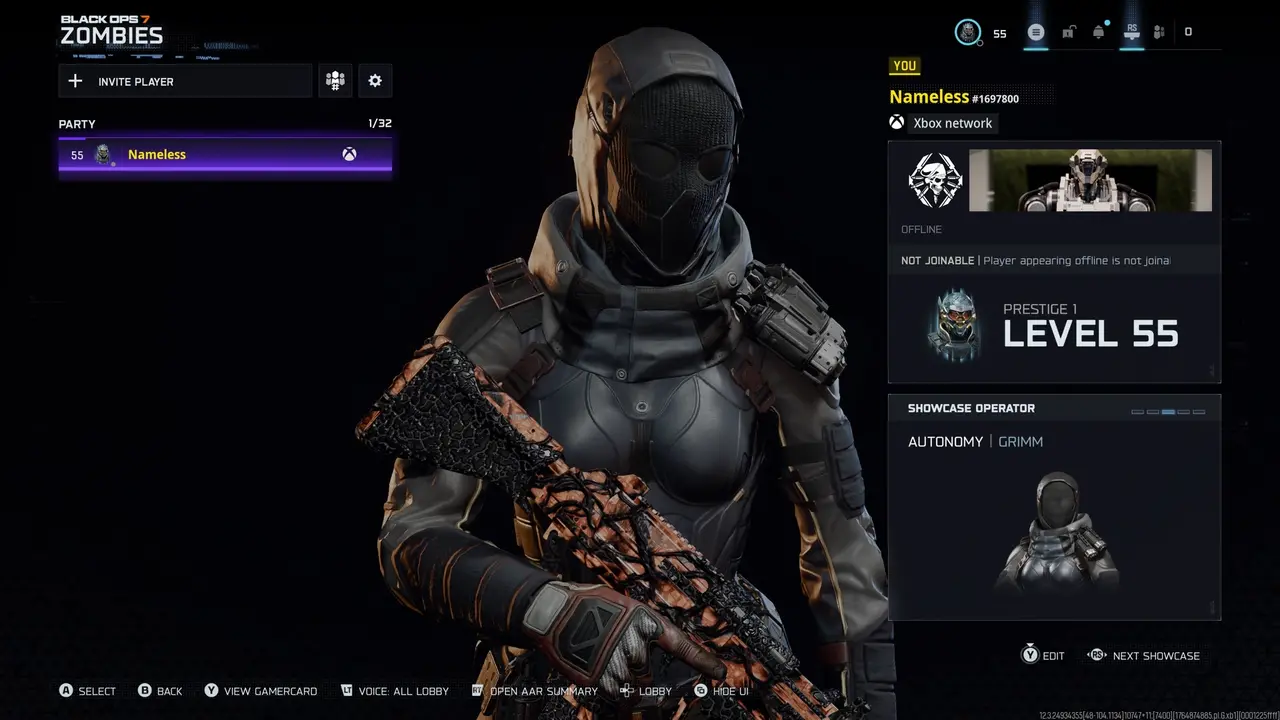
Task: Open the settings gear near Invite Player
Action: (374, 80)
